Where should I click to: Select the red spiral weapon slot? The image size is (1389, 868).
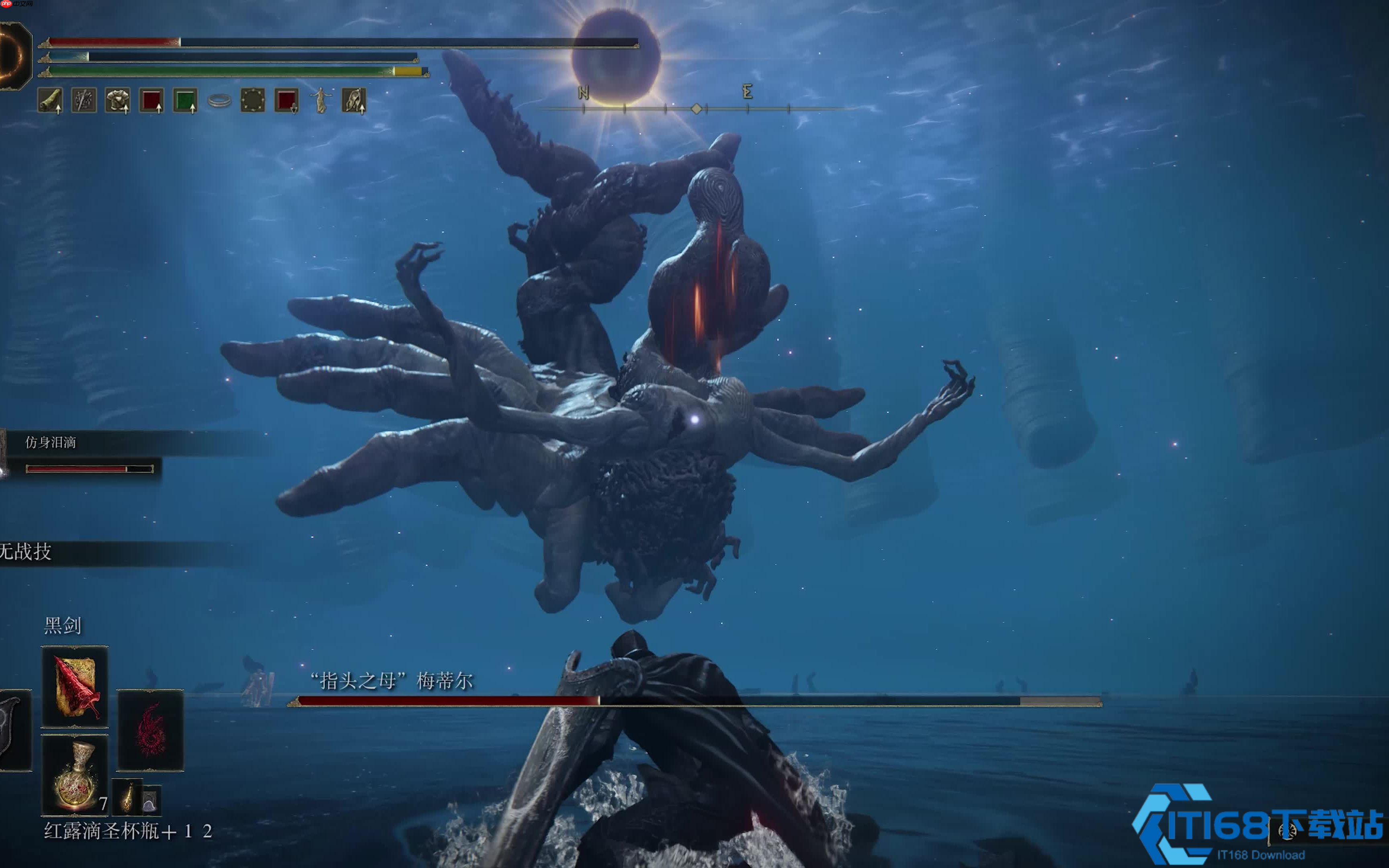pyautogui.click(x=150, y=730)
